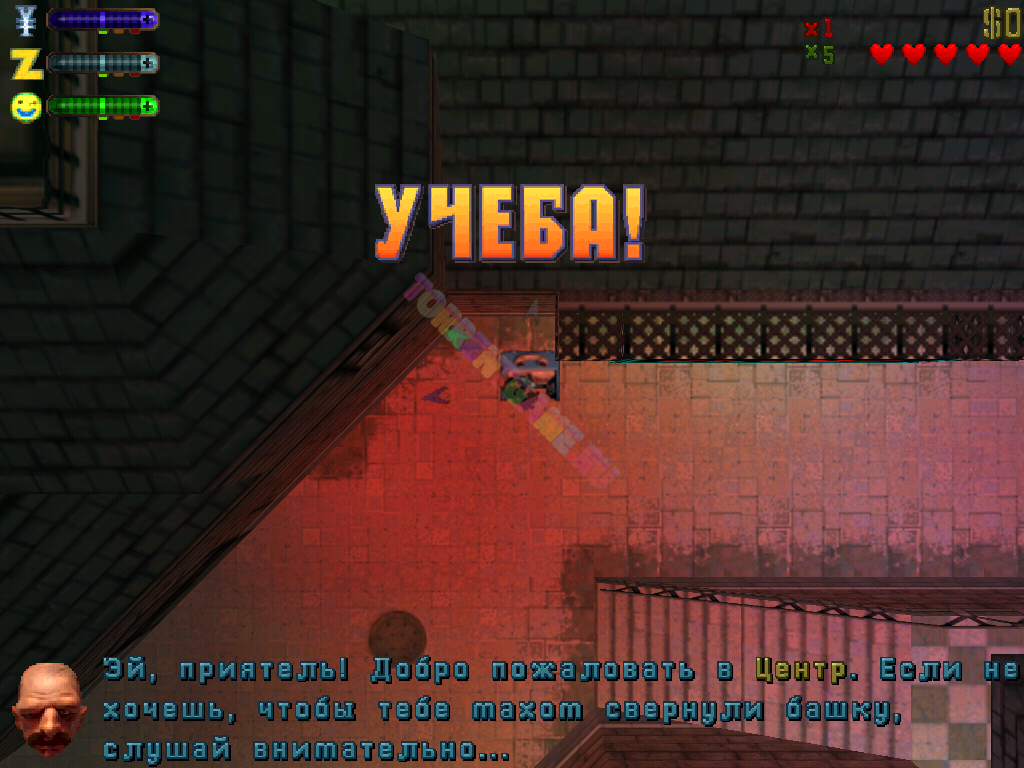Image resolution: width=1024 pixels, height=768 pixels.
Task: Click the bald speaker portrait
Action: (47, 708)
